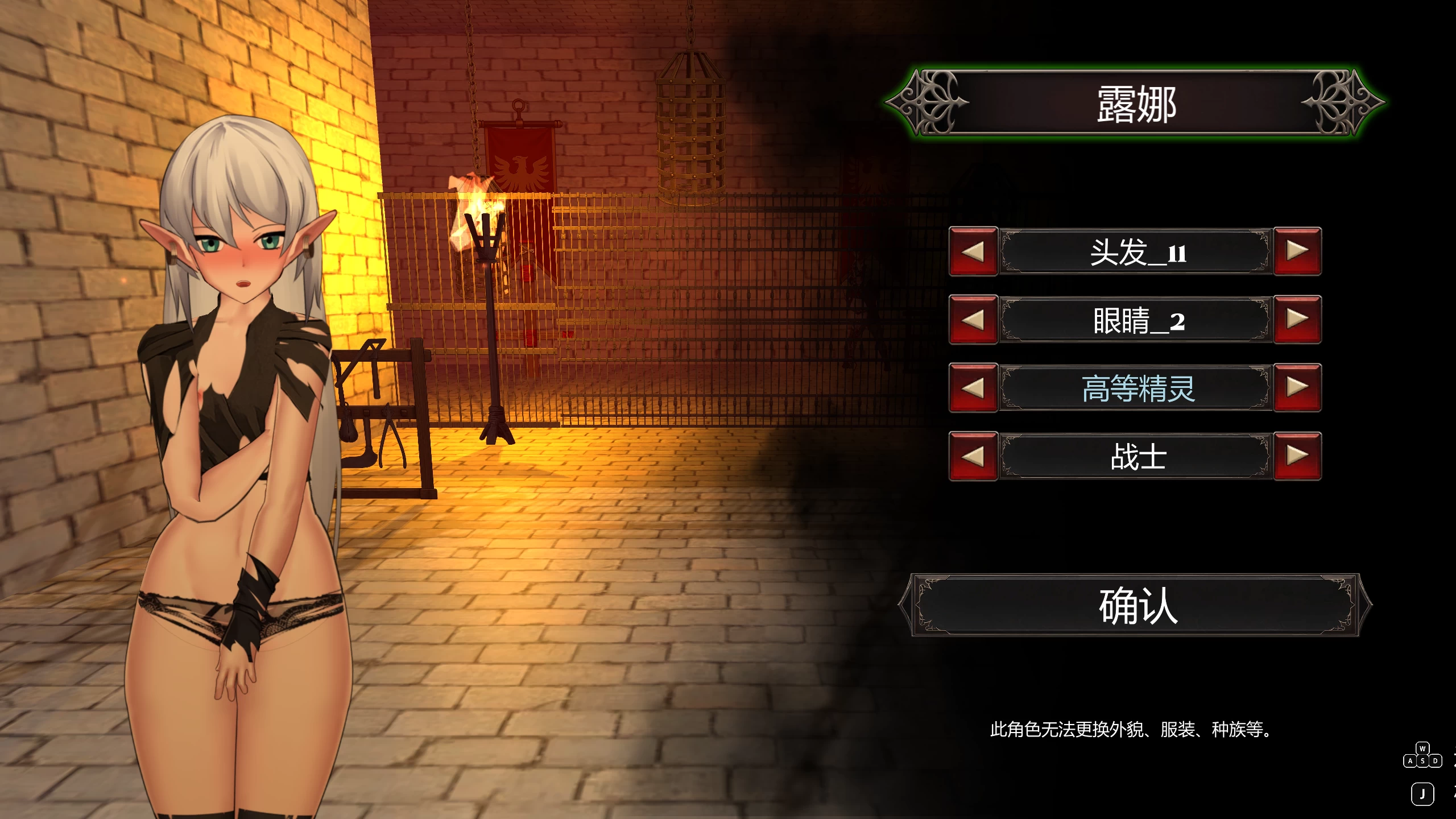Click the left arrow beside 头发_11 hair

(973, 251)
